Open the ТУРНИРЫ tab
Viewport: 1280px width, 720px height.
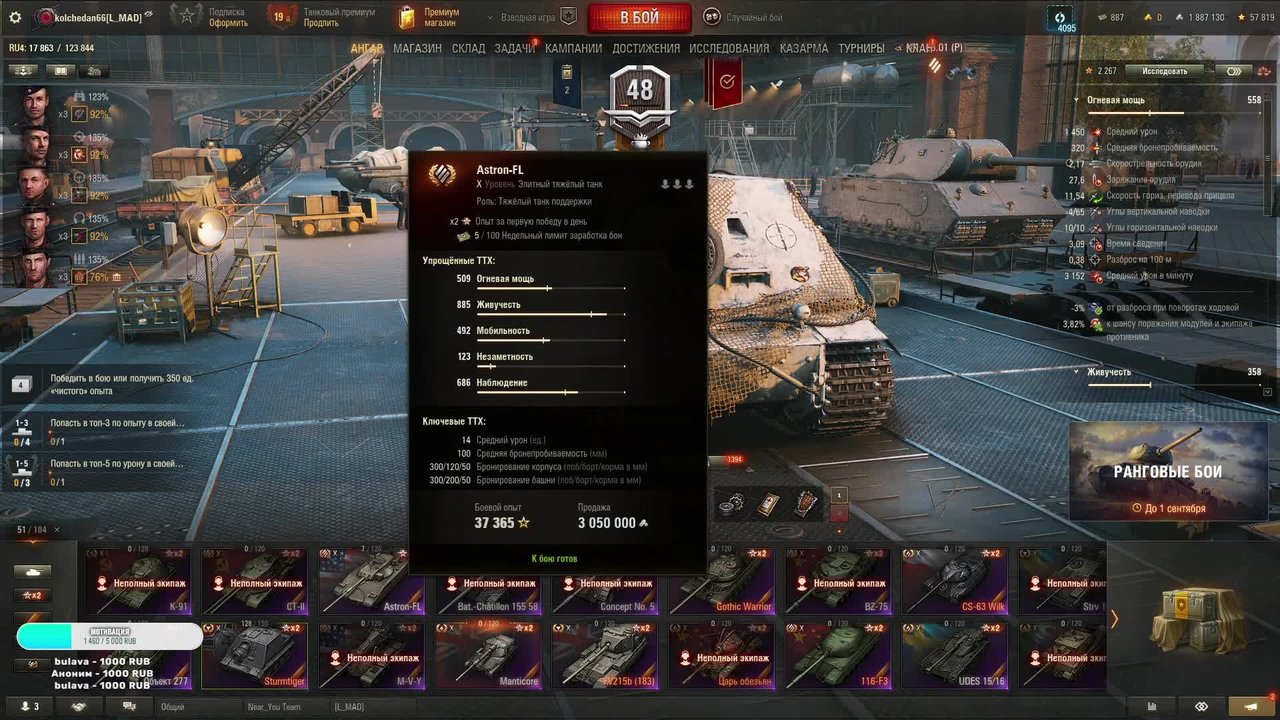tap(861, 48)
